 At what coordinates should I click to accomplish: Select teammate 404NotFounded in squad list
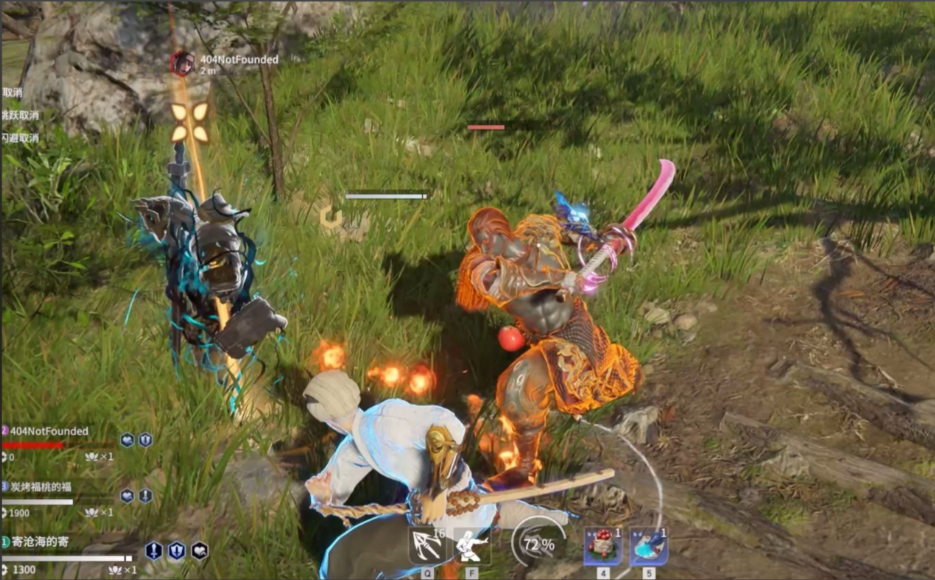46,431
